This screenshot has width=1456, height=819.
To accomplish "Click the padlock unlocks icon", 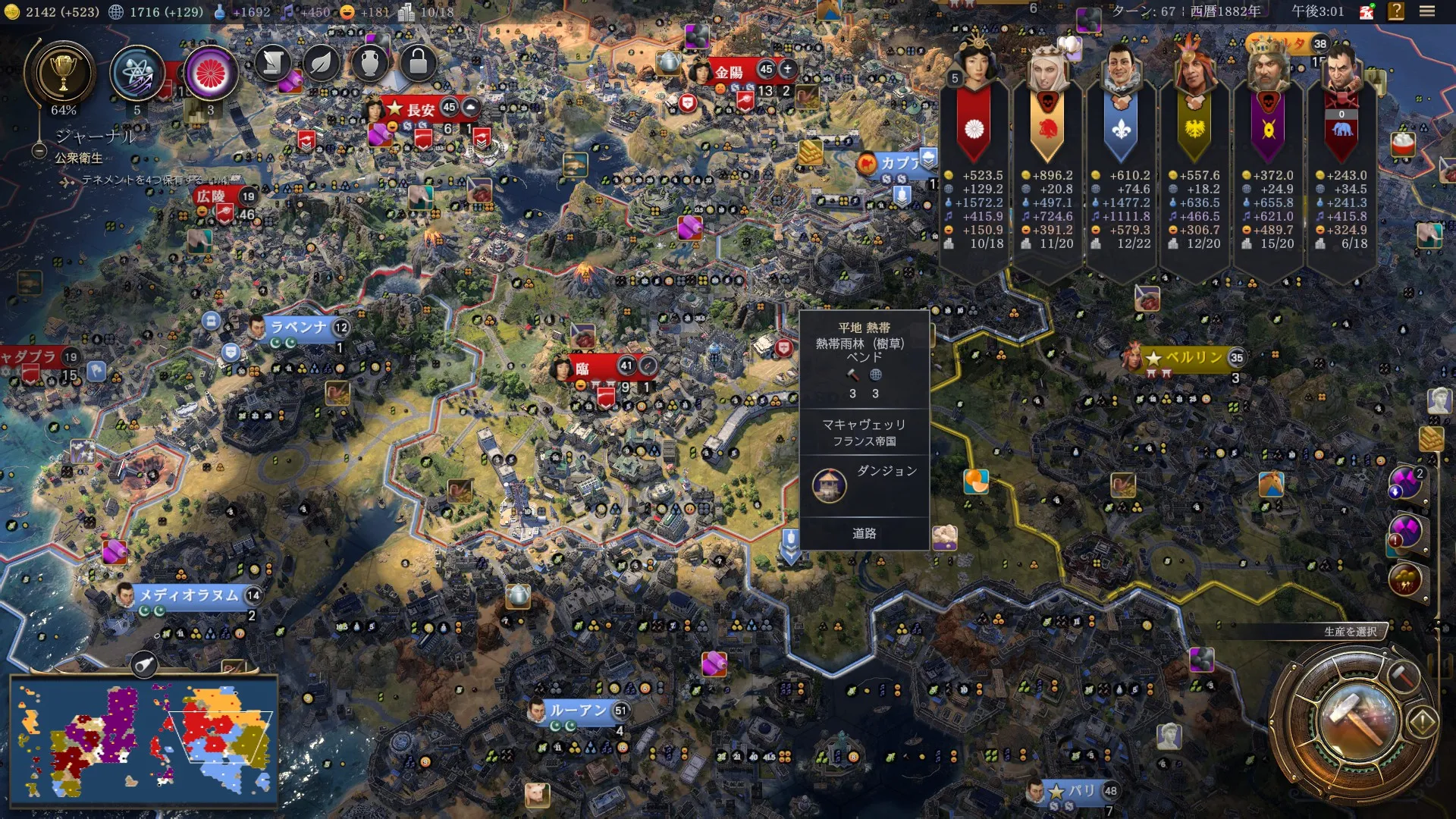I will tap(418, 63).
